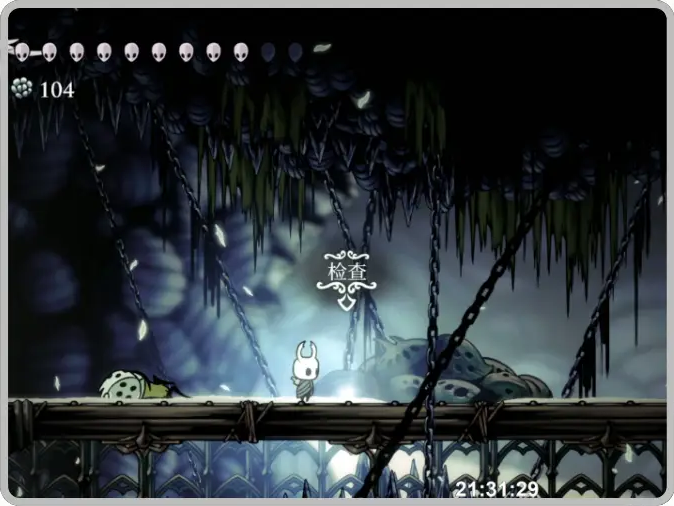Select the 检查 inspect prompt
This screenshot has width=674, height=506.
[x=346, y=273]
